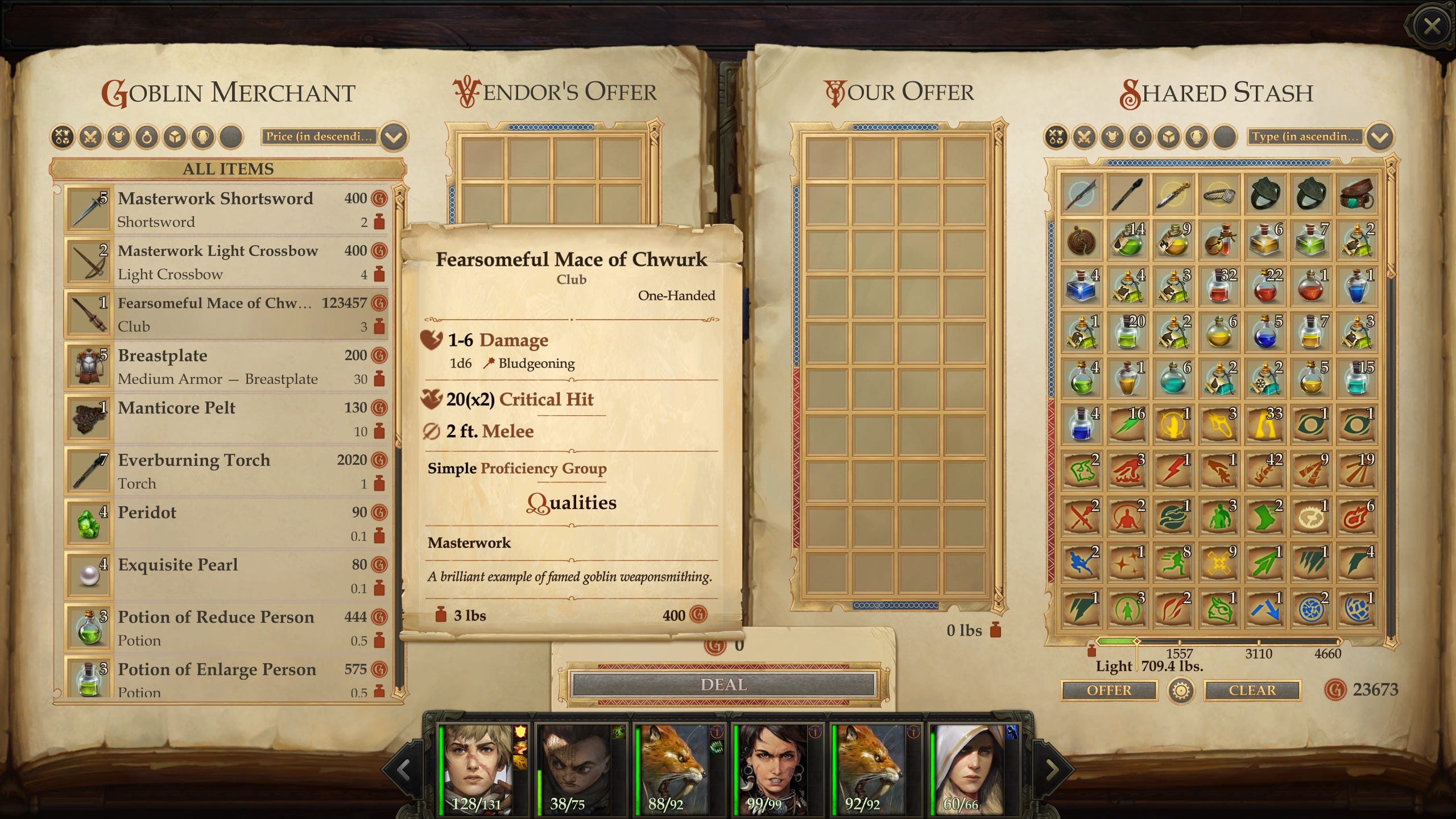Image resolution: width=1456 pixels, height=819 pixels.
Task: Pick Potion of Reduce Person
Action: [227, 628]
